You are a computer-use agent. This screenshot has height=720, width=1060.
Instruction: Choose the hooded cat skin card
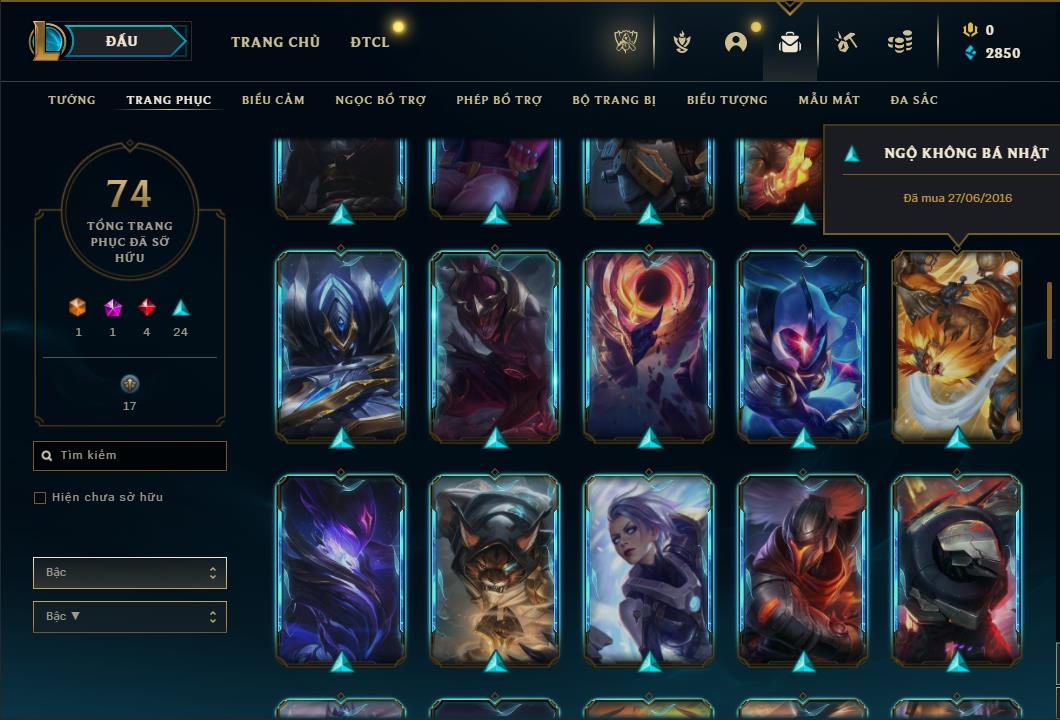495,570
